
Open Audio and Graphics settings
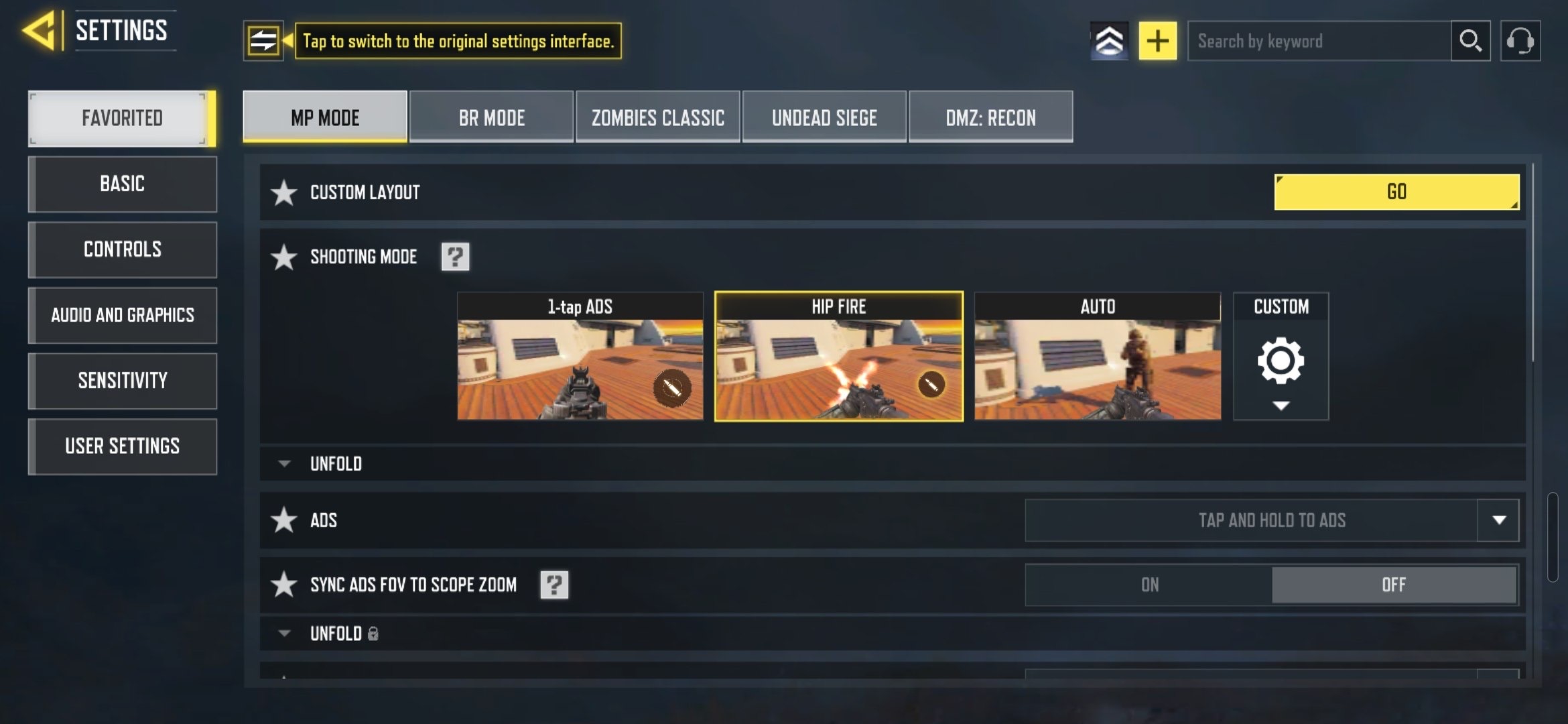123,315
